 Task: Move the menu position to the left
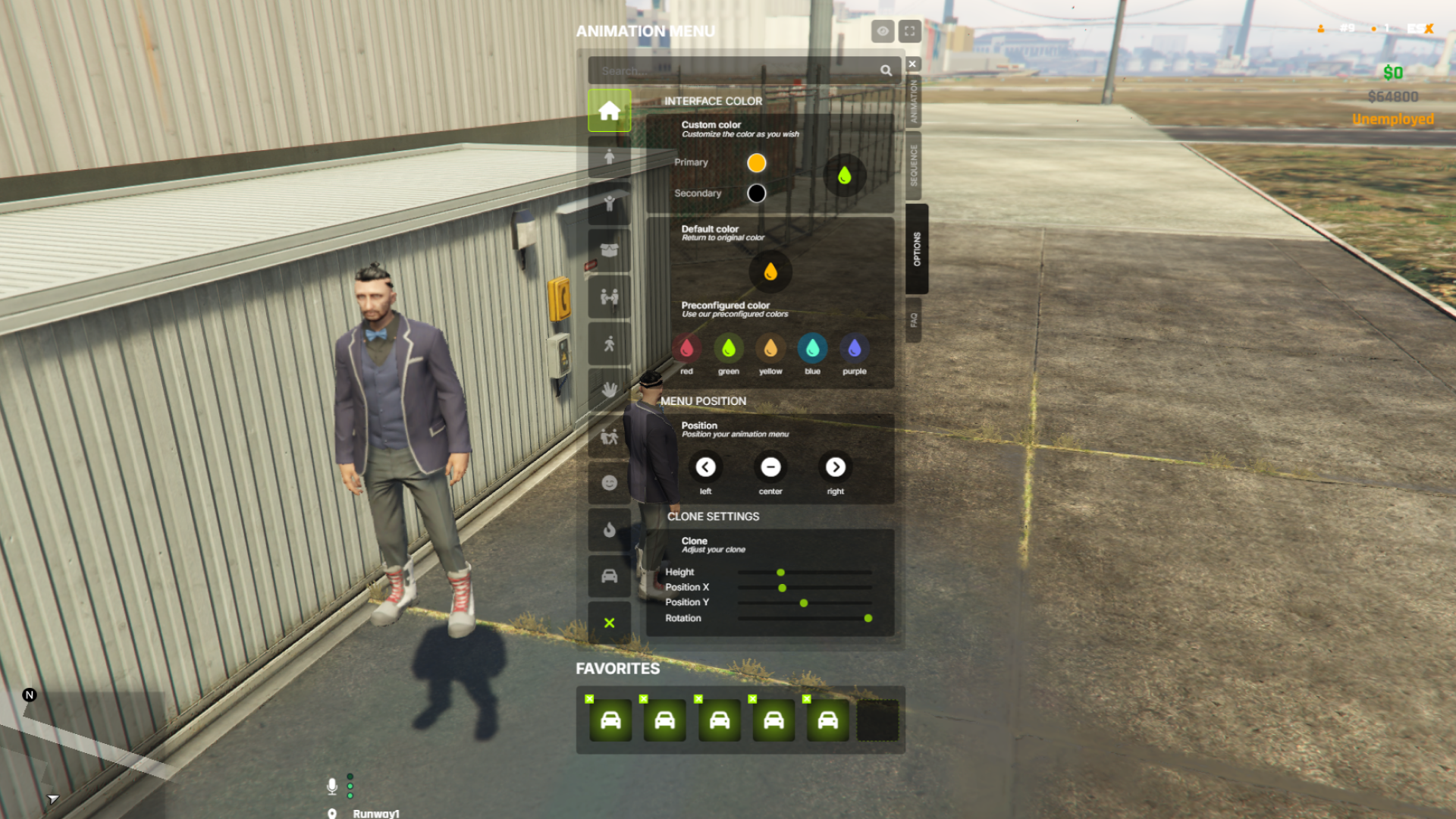(705, 467)
